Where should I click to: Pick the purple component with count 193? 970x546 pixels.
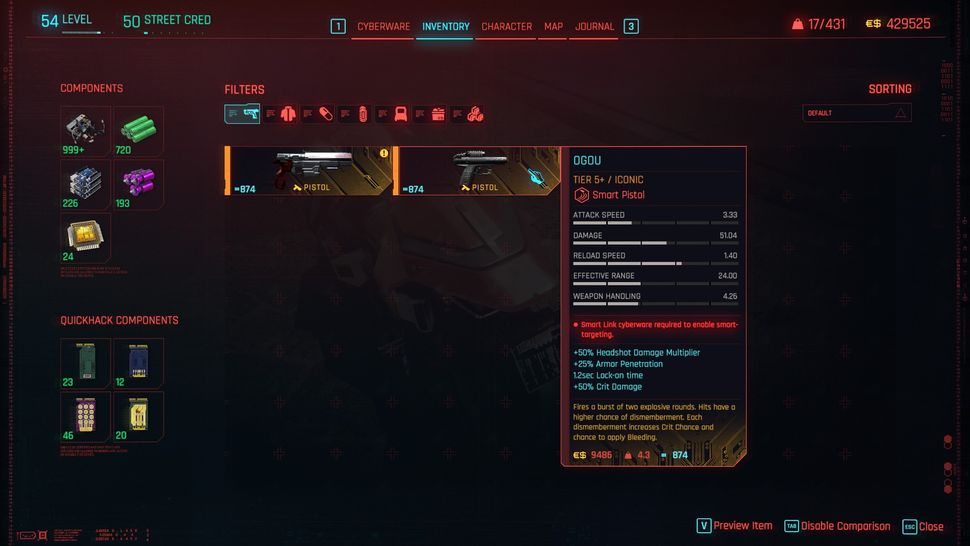pos(138,184)
